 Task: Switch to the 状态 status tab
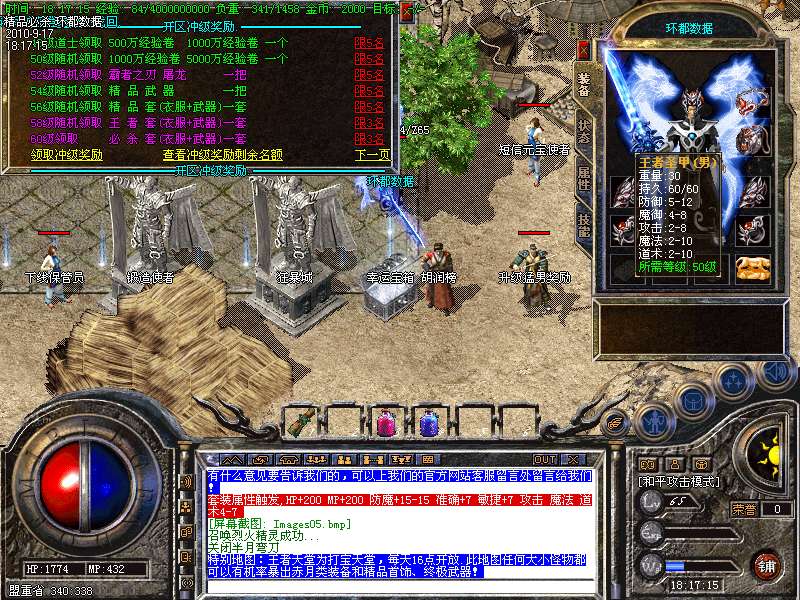[584, 131]
